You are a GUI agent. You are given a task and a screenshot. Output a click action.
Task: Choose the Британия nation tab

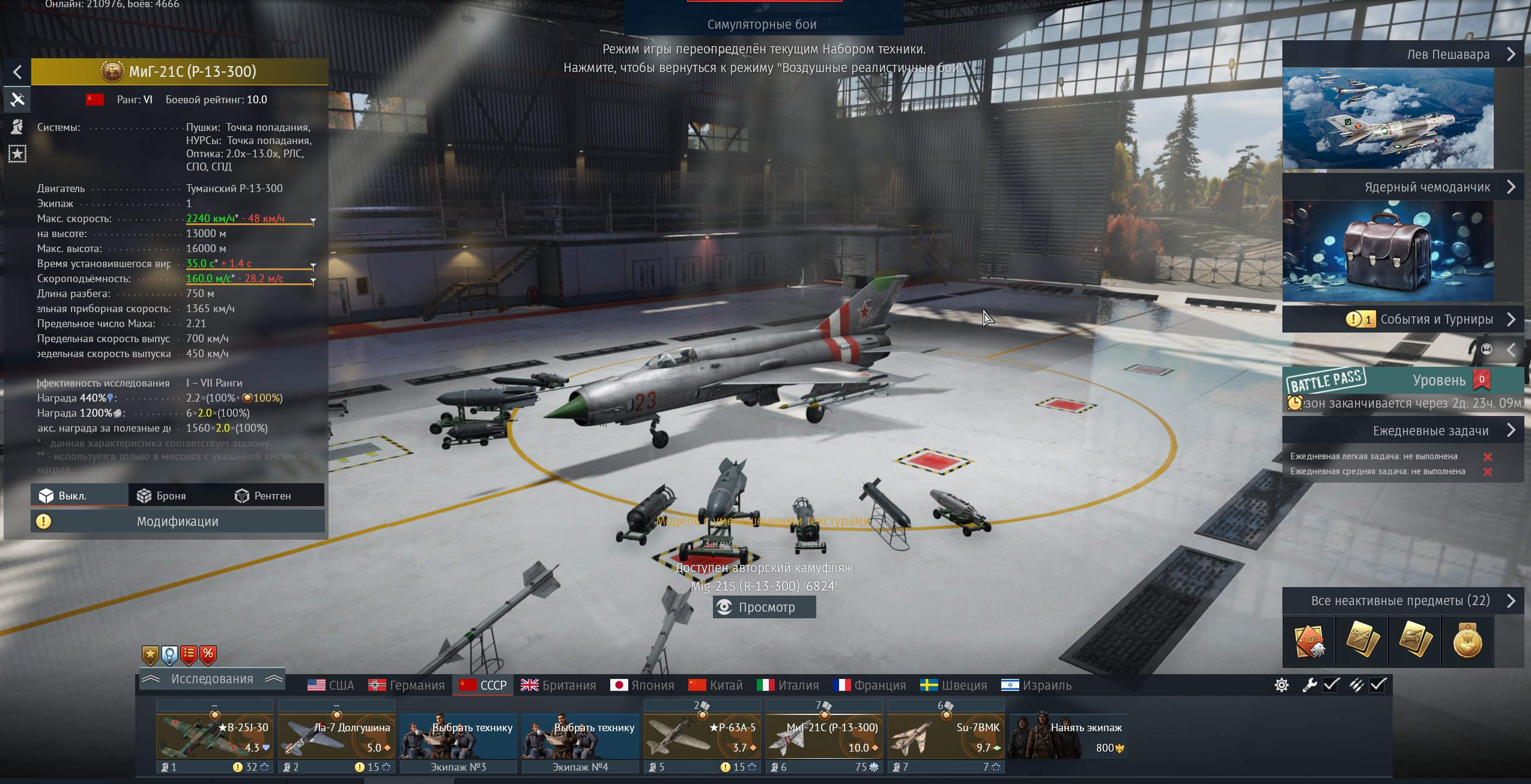(x=559, y=685)
